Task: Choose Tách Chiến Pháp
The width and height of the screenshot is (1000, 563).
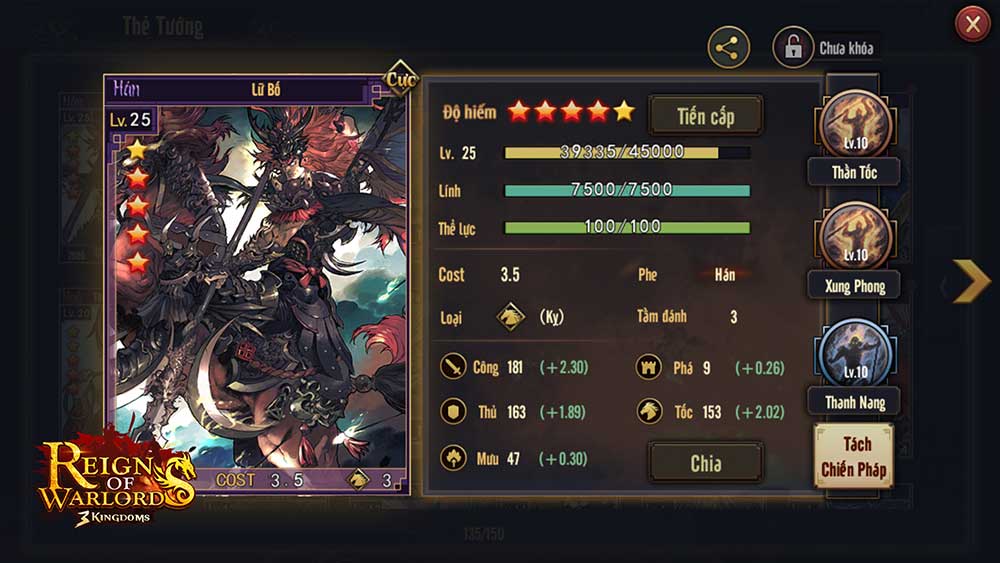Action: [x=853, y=456]
